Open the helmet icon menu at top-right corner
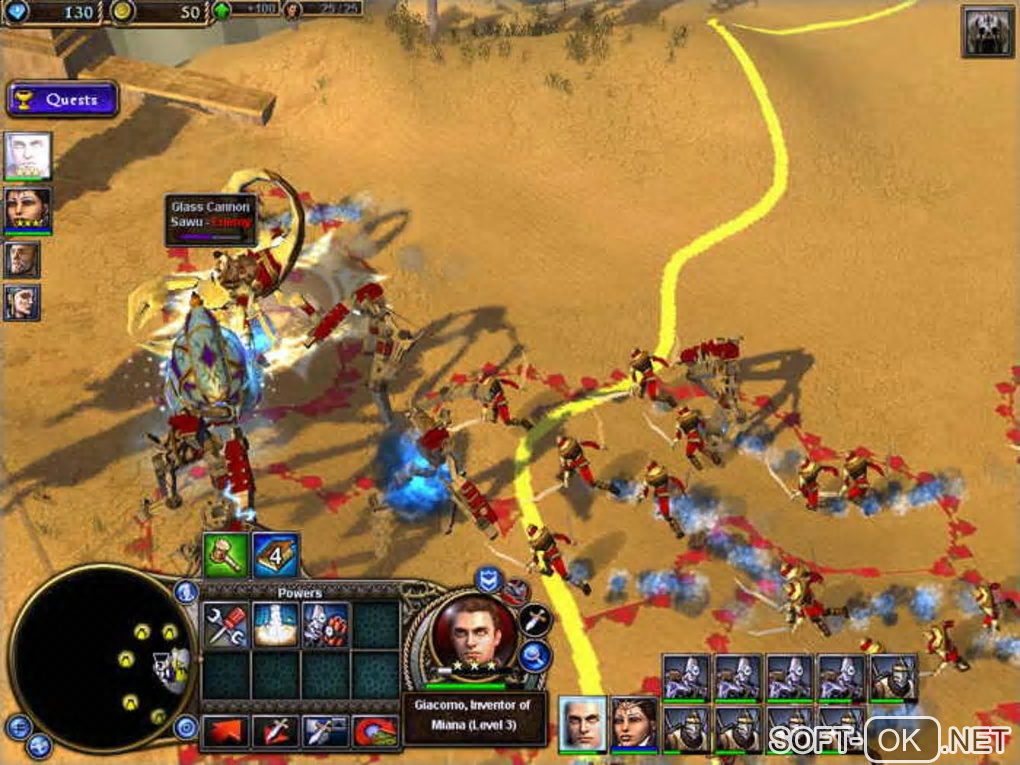1020x765 pixels. coord(987,32)
